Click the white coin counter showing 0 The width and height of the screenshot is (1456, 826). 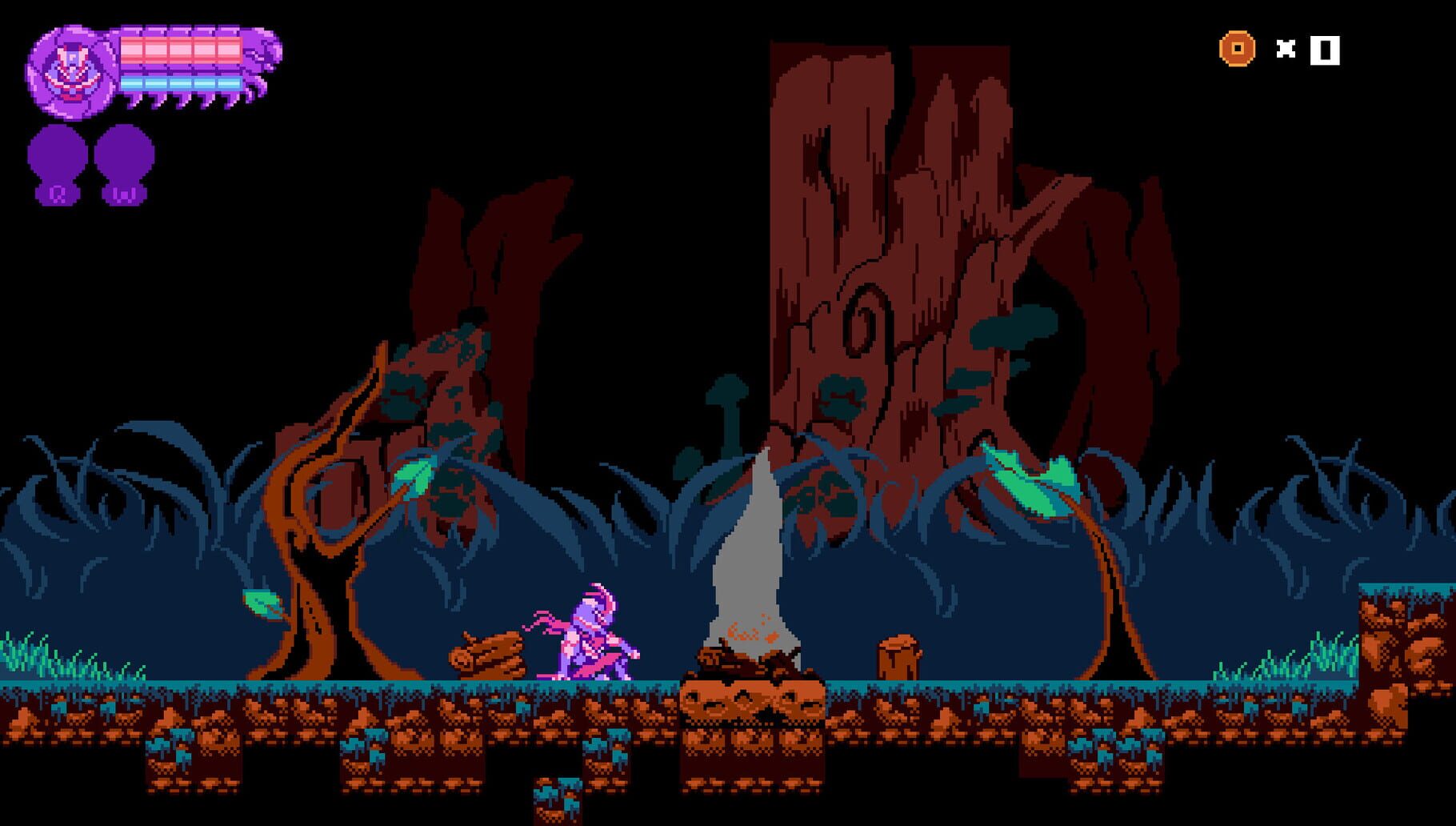(1324, 50)
